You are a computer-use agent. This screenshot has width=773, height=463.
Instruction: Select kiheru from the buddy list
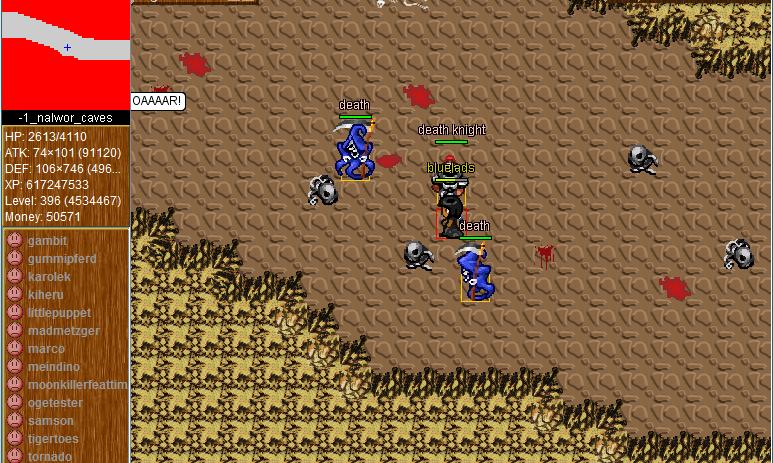[45, 295]
